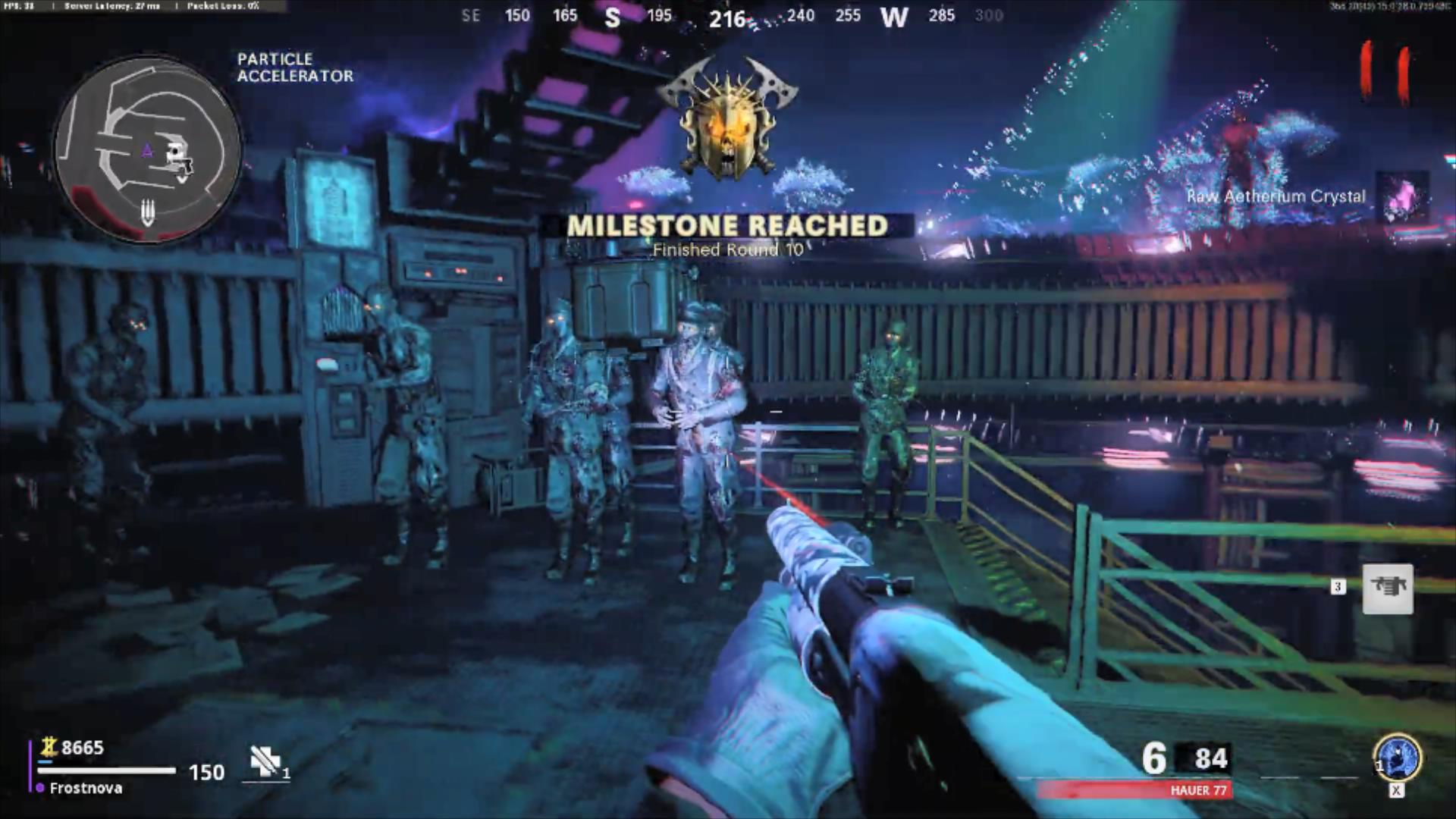Click the tactical equipment icon beside health
Image resolution: width=1456 pixels, height=819 pixels.
266,761
